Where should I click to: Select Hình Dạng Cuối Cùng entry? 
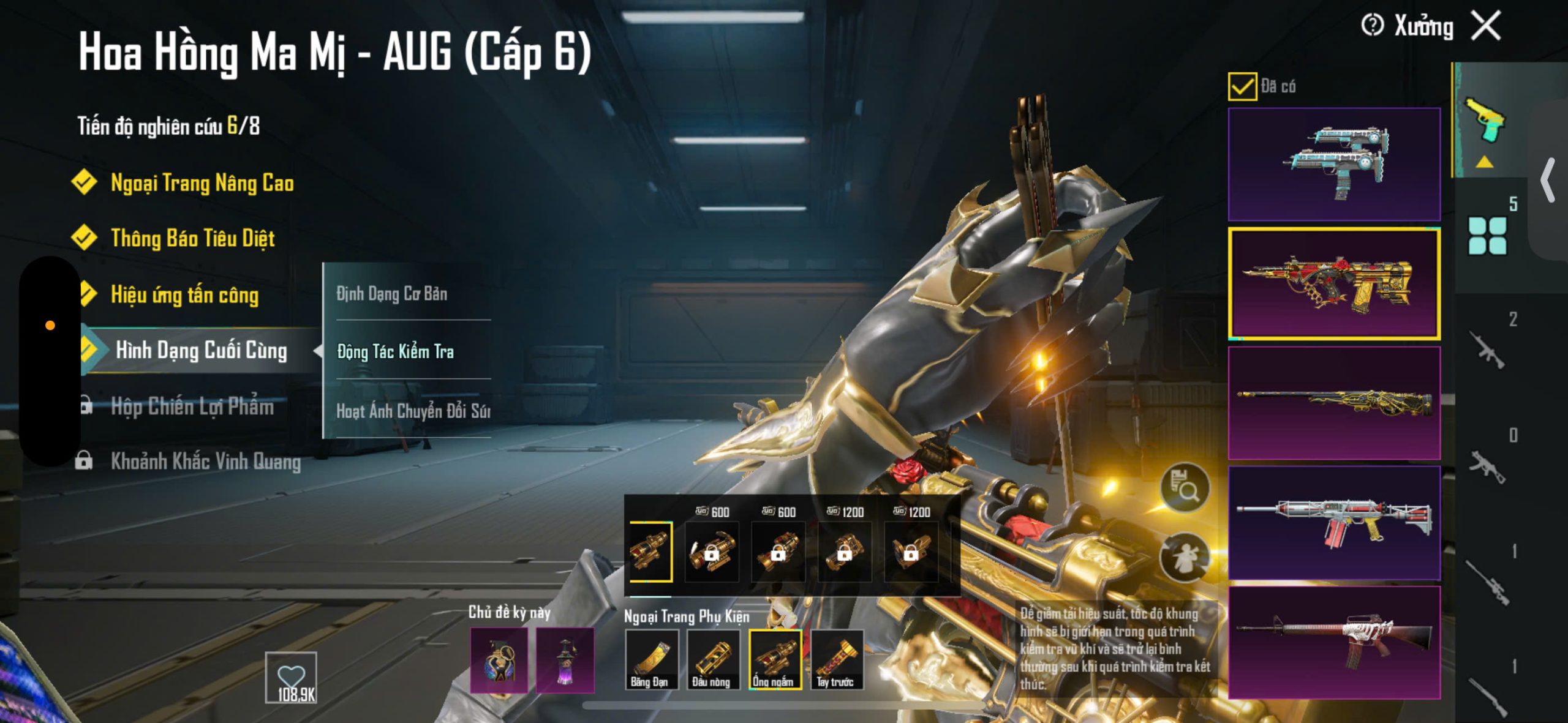[x=201, y=350]
